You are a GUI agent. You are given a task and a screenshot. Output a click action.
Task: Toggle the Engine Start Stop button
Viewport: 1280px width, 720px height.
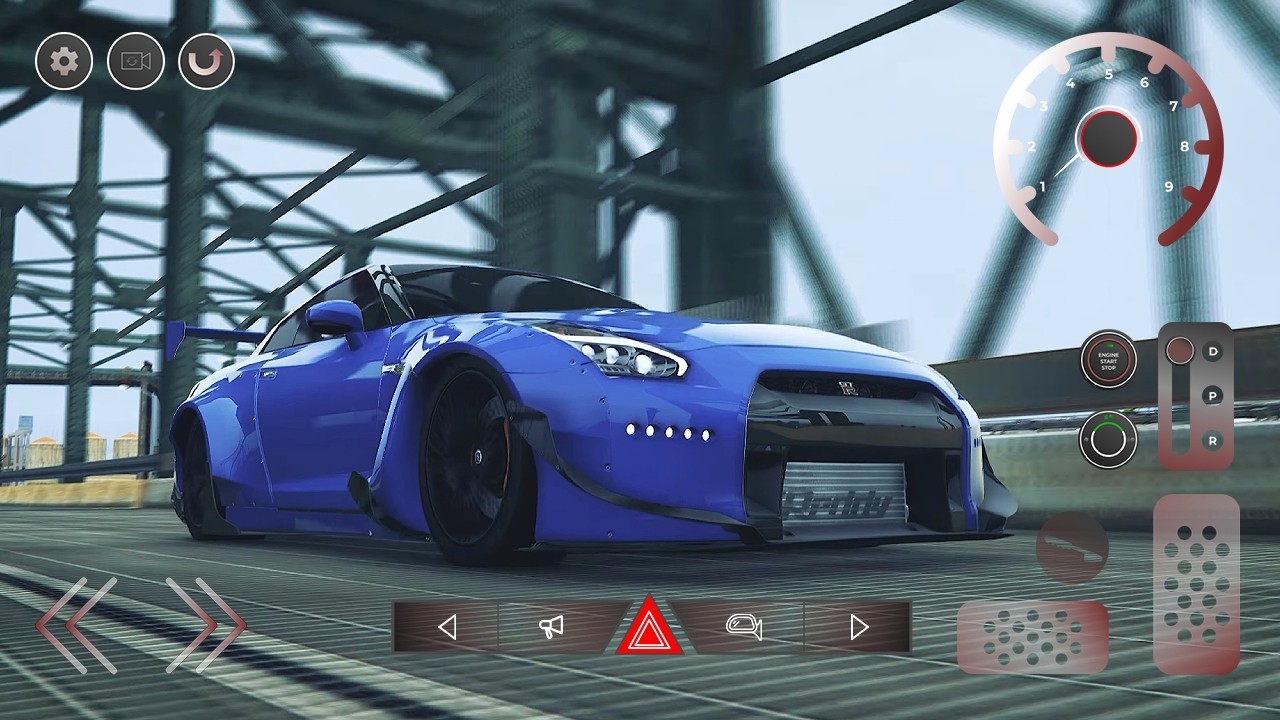click(x=1109, y=362)
